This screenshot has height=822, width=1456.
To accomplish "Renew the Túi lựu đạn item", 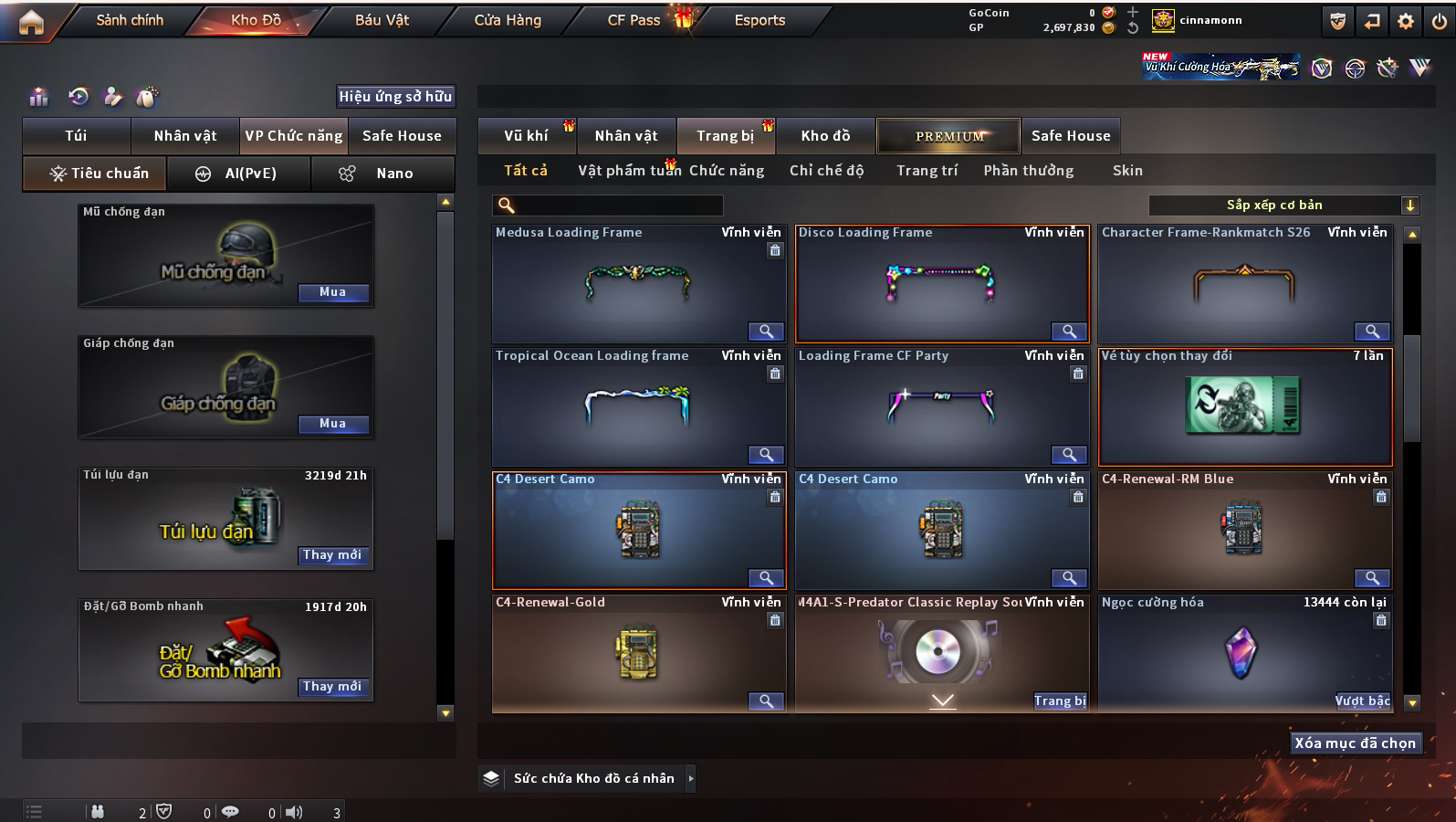I will coord(333,555).
